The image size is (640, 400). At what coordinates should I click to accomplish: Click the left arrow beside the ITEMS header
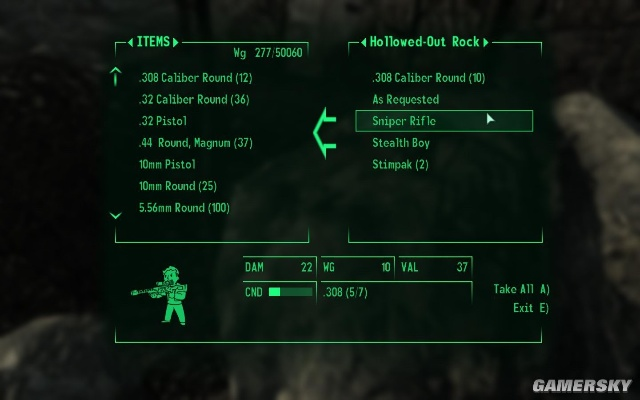pyautogui.click(x=131, y=43)
